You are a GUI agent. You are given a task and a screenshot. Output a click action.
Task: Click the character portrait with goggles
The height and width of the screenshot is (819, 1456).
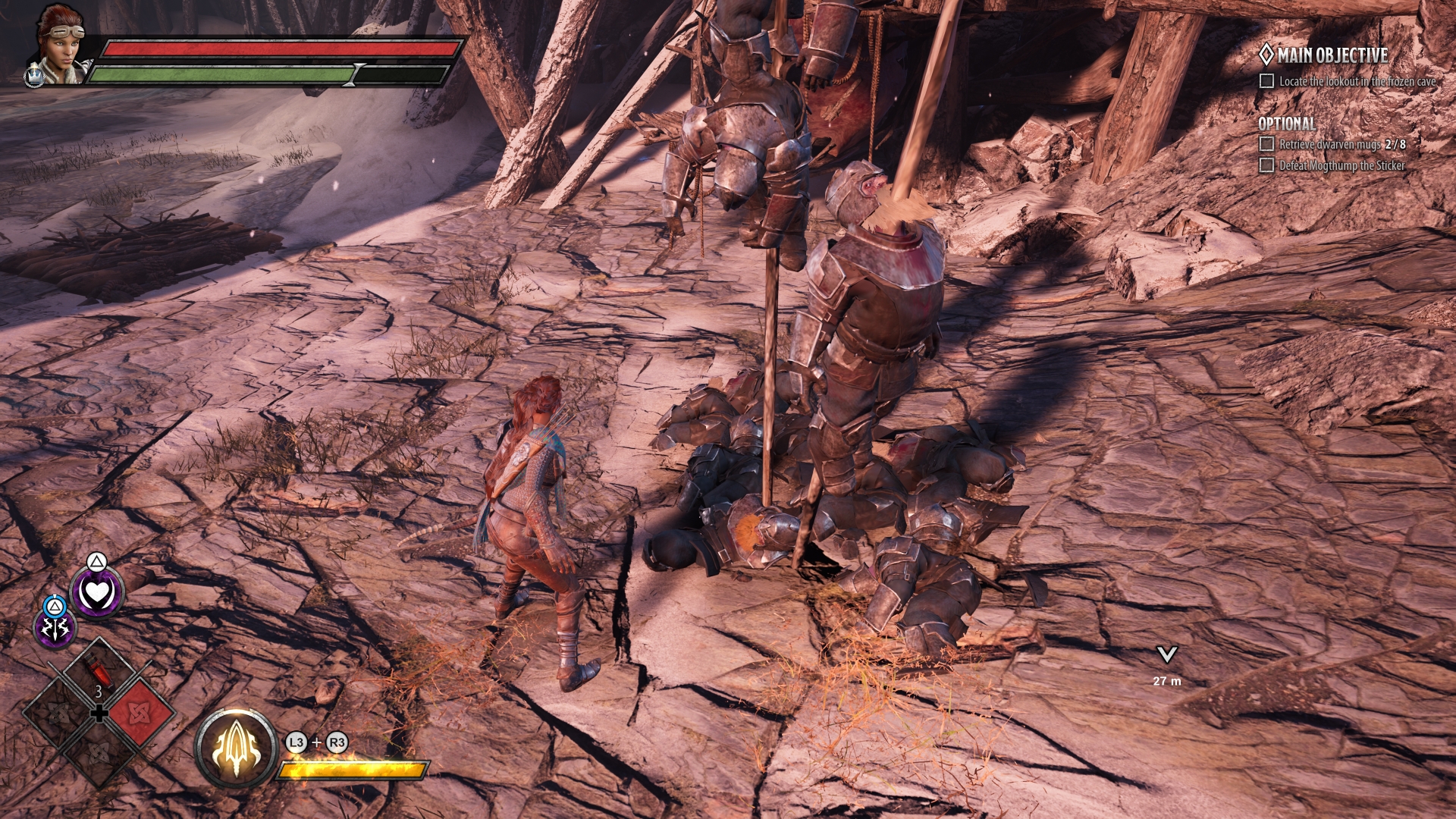coord(59,44)
